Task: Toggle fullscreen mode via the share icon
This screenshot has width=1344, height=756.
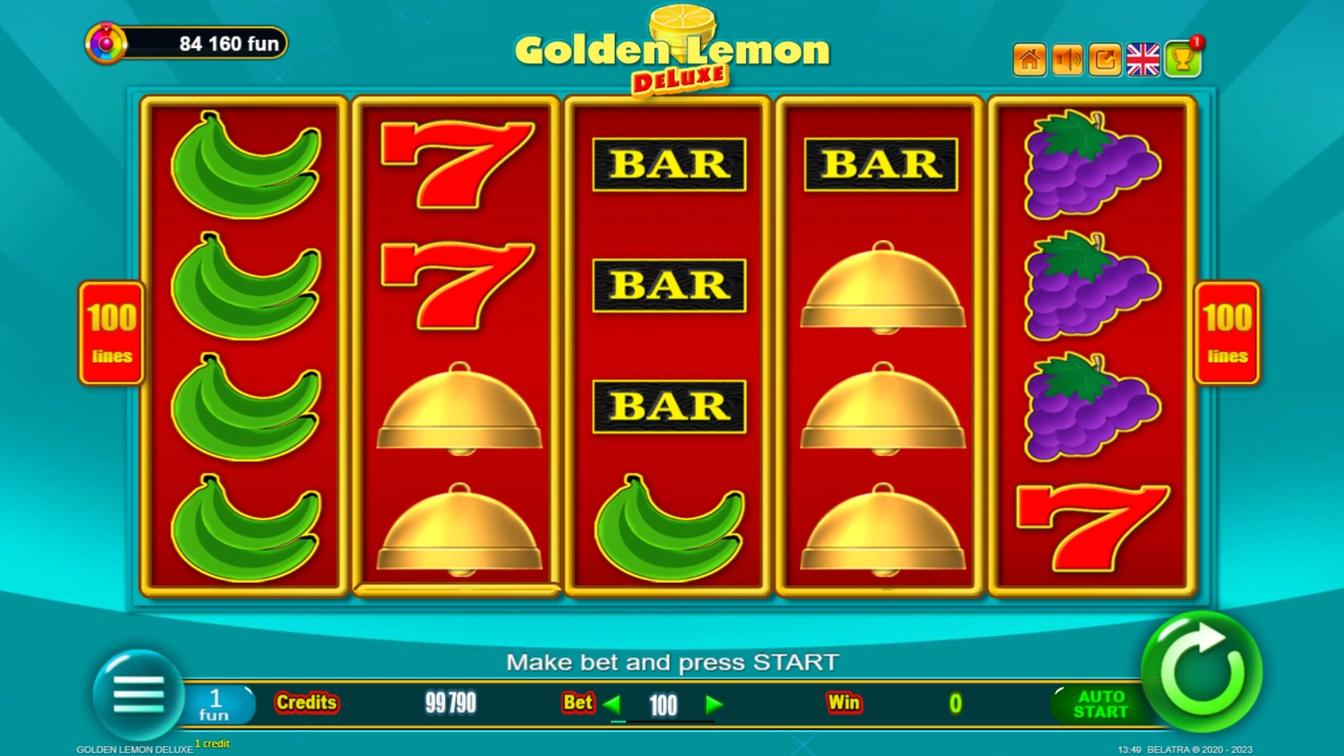Action: 1104,58
